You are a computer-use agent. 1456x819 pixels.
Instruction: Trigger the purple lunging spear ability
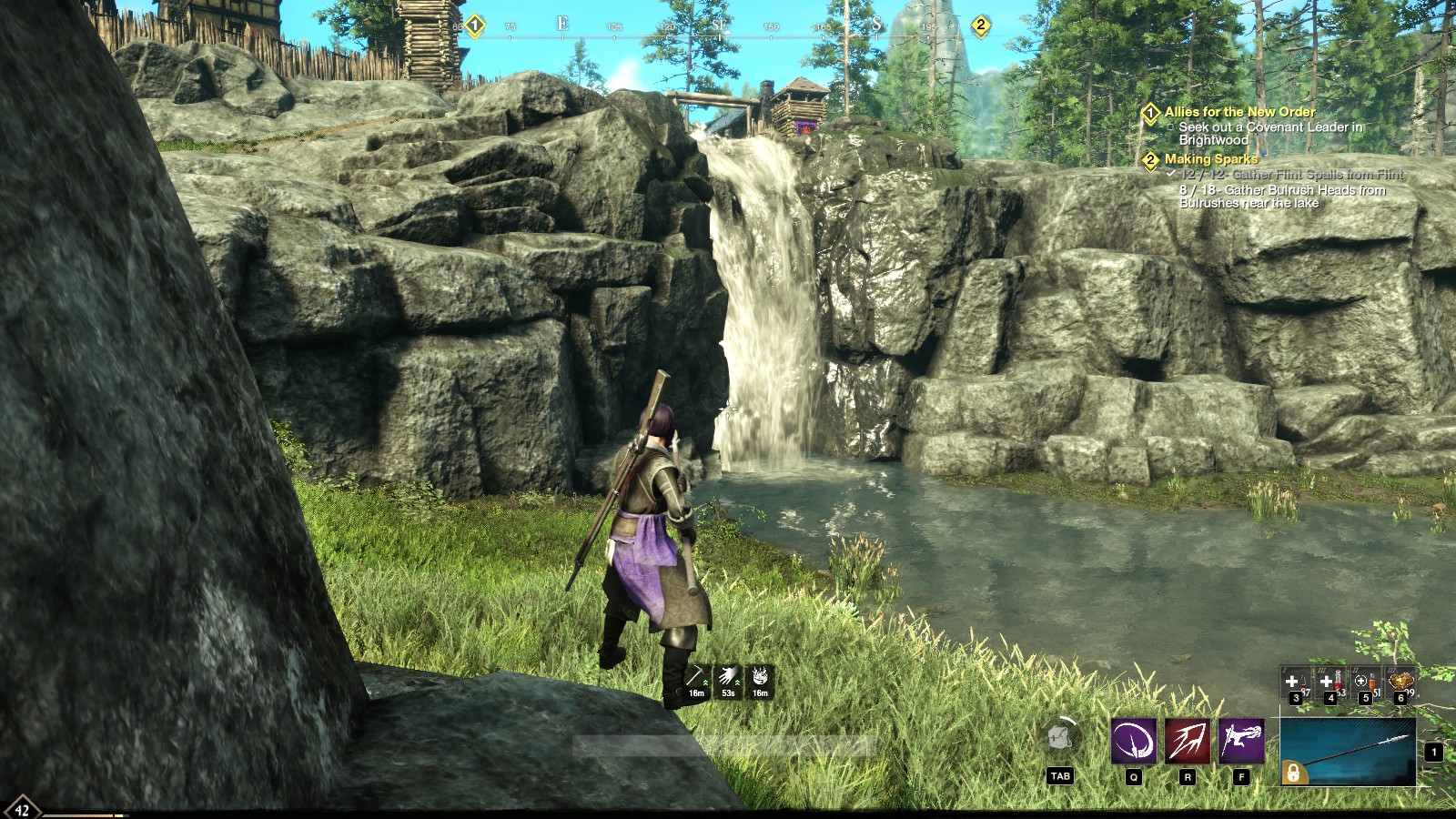coord(1241,741)
